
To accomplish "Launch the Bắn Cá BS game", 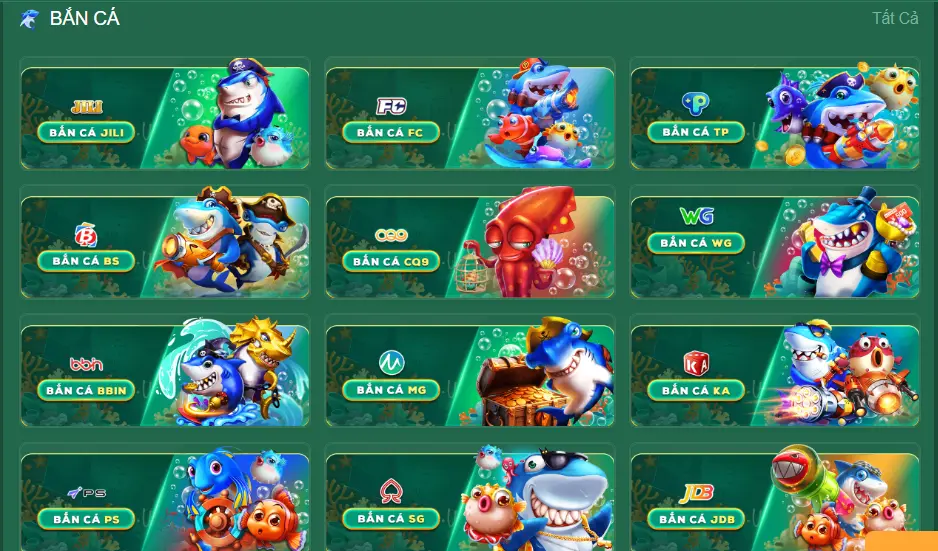I will pos(86,261).
